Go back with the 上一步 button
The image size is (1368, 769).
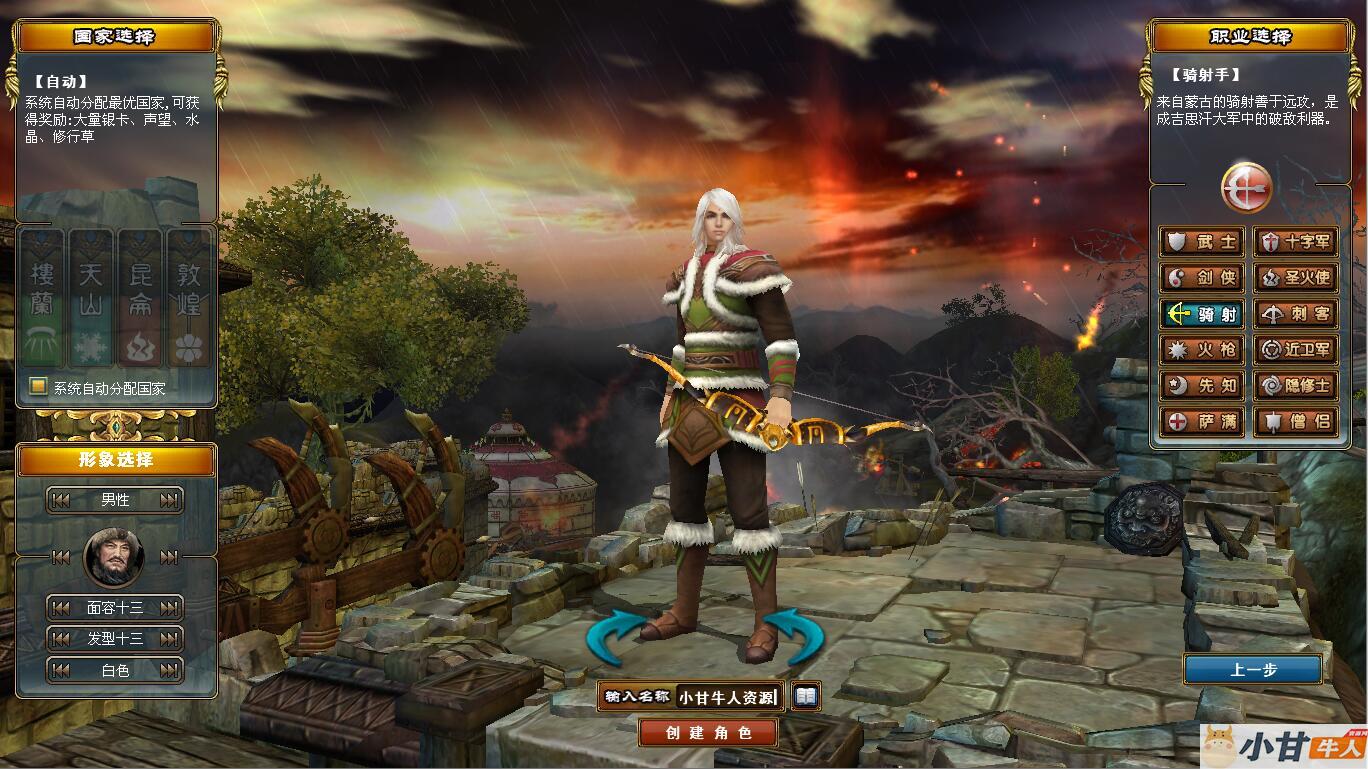1253,670
